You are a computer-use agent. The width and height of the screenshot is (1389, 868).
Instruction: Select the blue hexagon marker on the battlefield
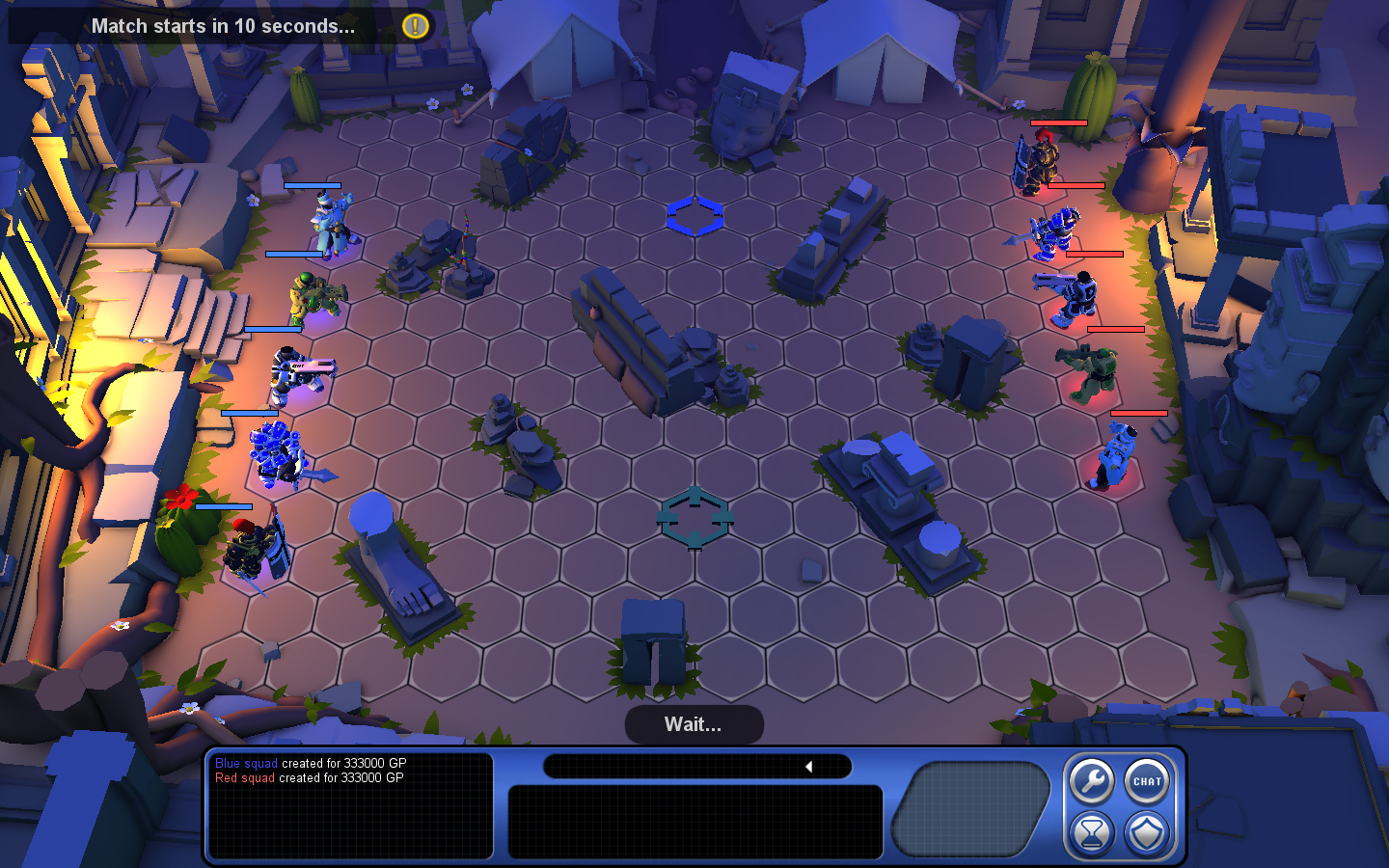pos(696,218)
